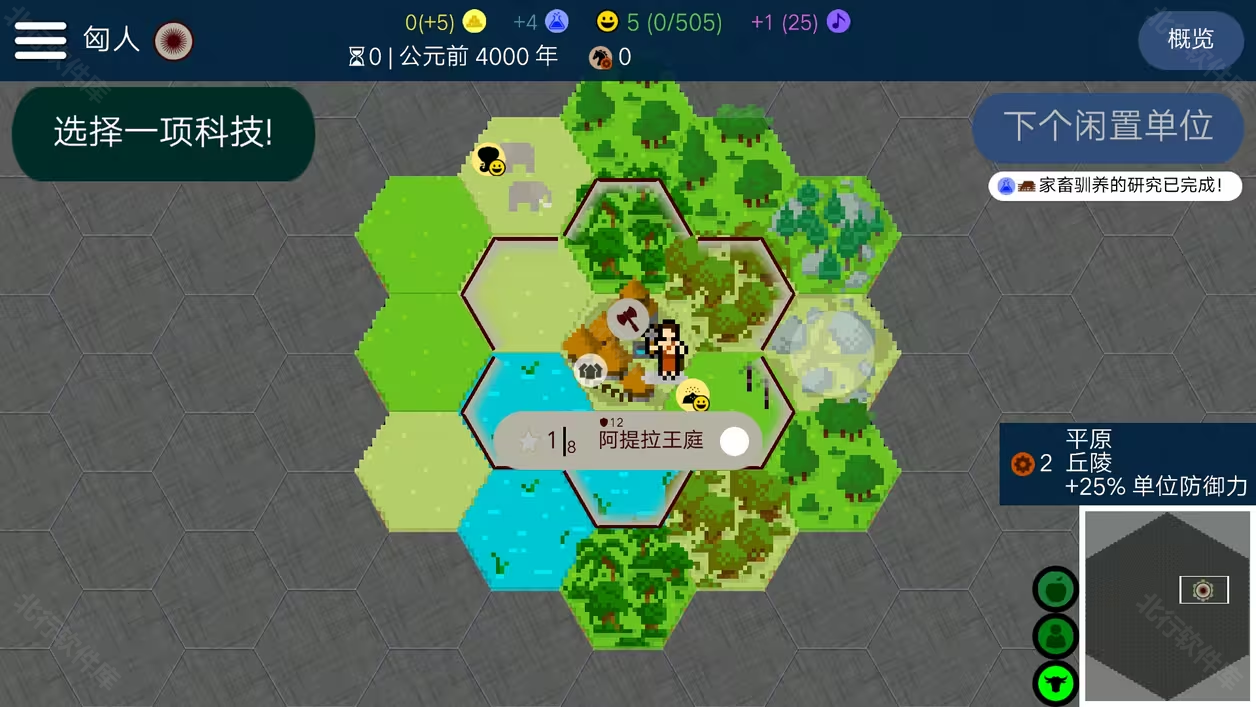This screenshot has height=707, width=1256.
Task: Click the purple culture music-note icon
Action: [838, 21]
